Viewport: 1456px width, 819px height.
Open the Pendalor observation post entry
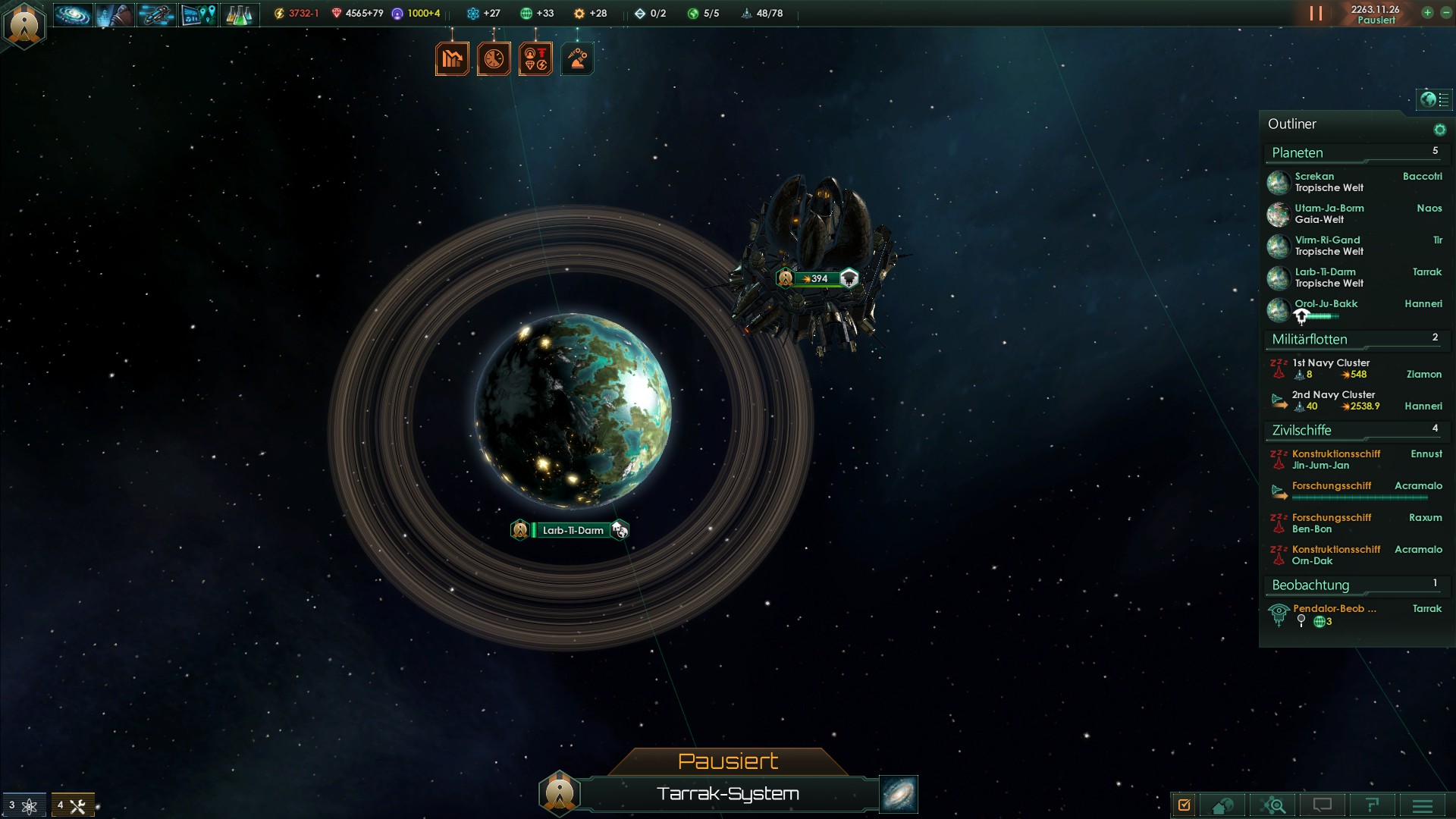(1333, 614)
